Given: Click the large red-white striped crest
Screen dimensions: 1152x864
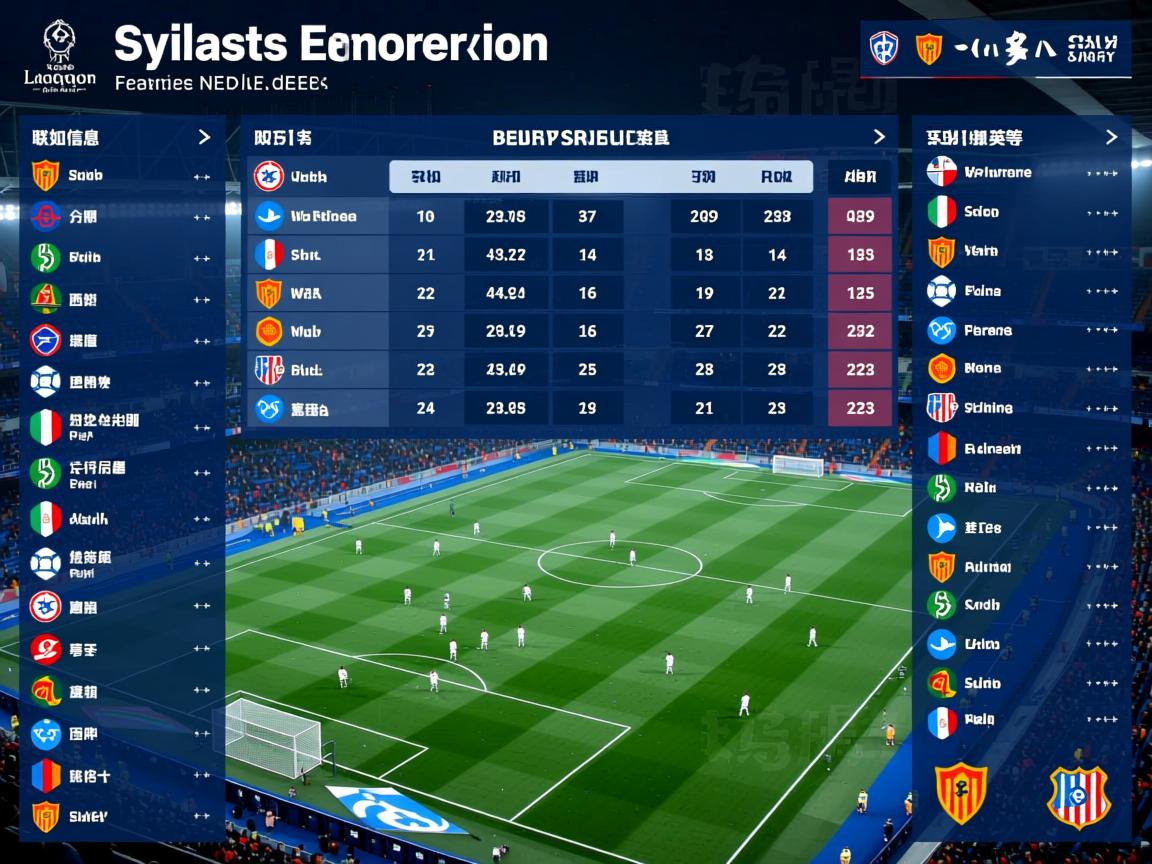Looking at the screenshot, I should coord(1078,796).
